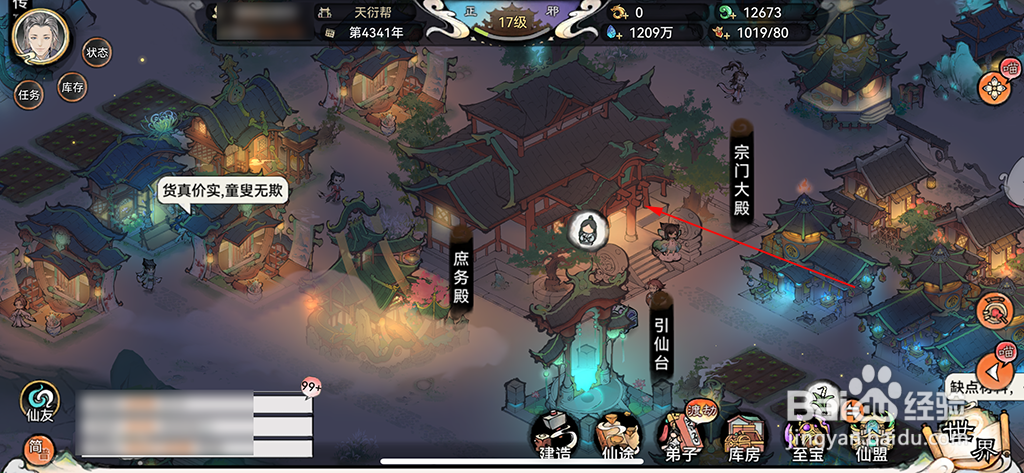1024x473 pixels.
Task: Open the 弟子 disciples menu
Action: point(680,436)
